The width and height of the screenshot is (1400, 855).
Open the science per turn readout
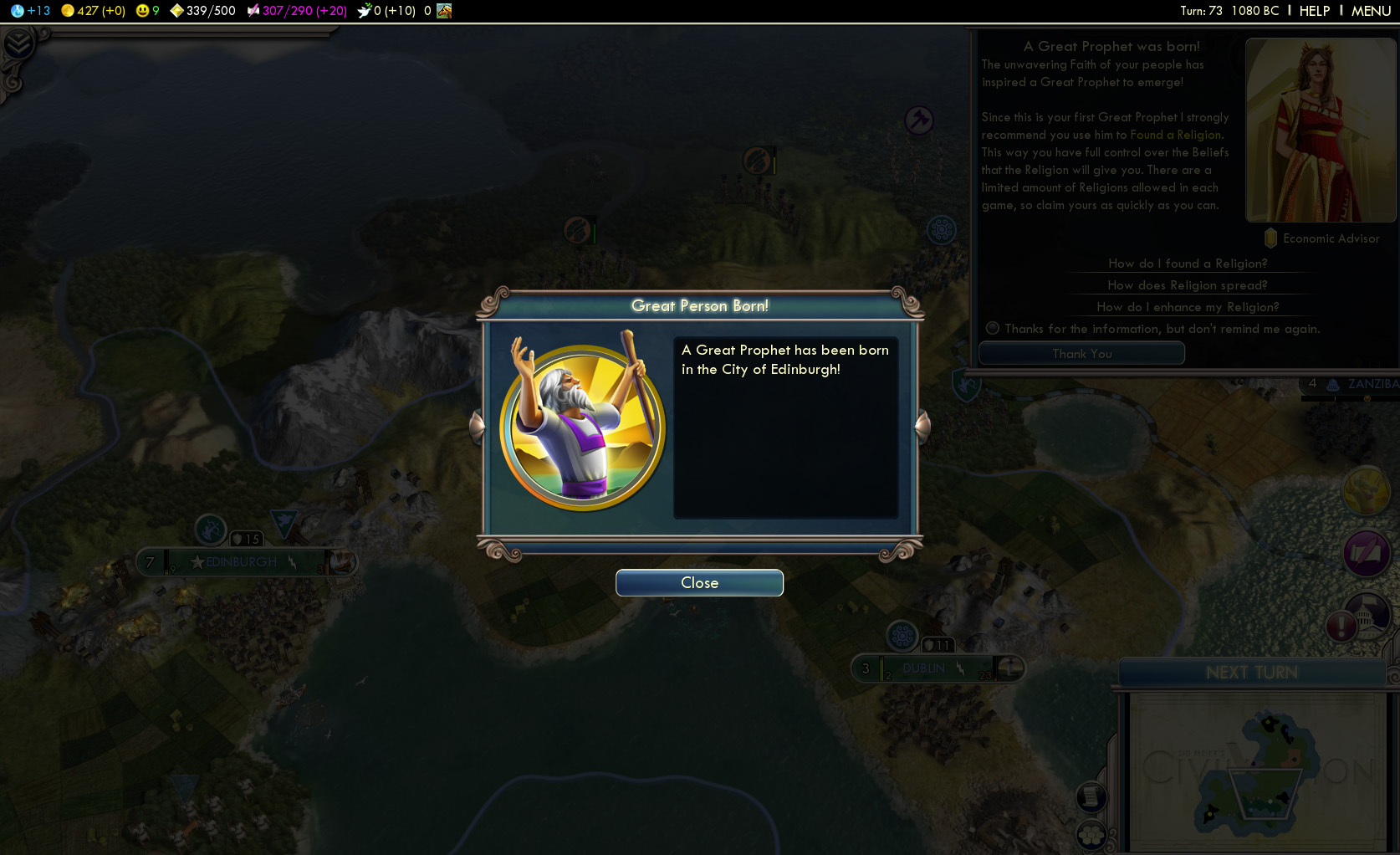click(31, 11)
